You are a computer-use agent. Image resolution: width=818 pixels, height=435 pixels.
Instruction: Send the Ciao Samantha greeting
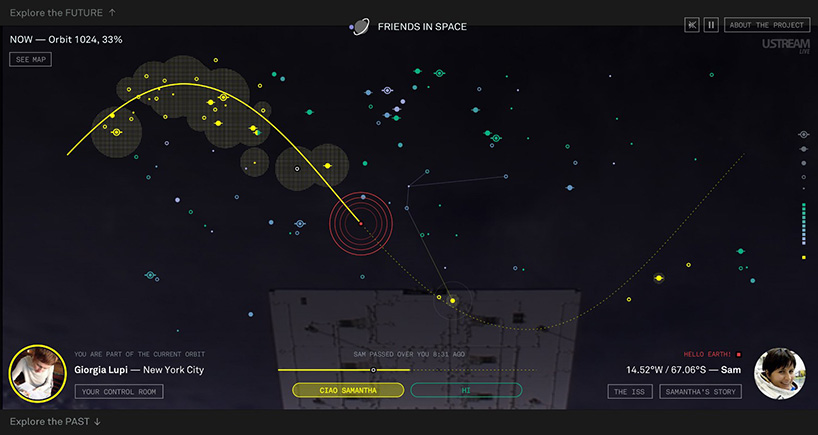click(348, 390)
